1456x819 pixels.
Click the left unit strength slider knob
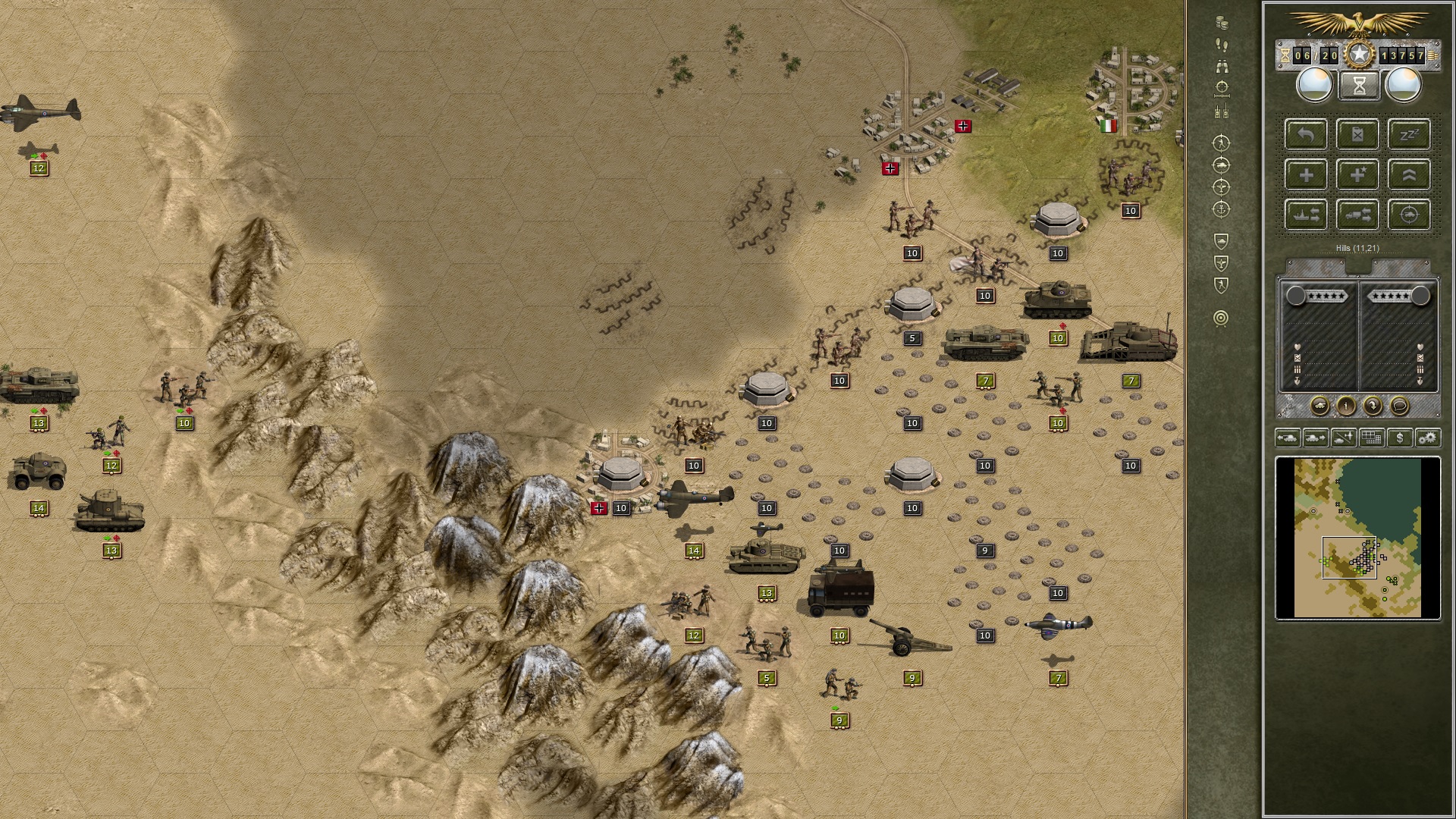pyautogui.click(x=1298, y=296)
